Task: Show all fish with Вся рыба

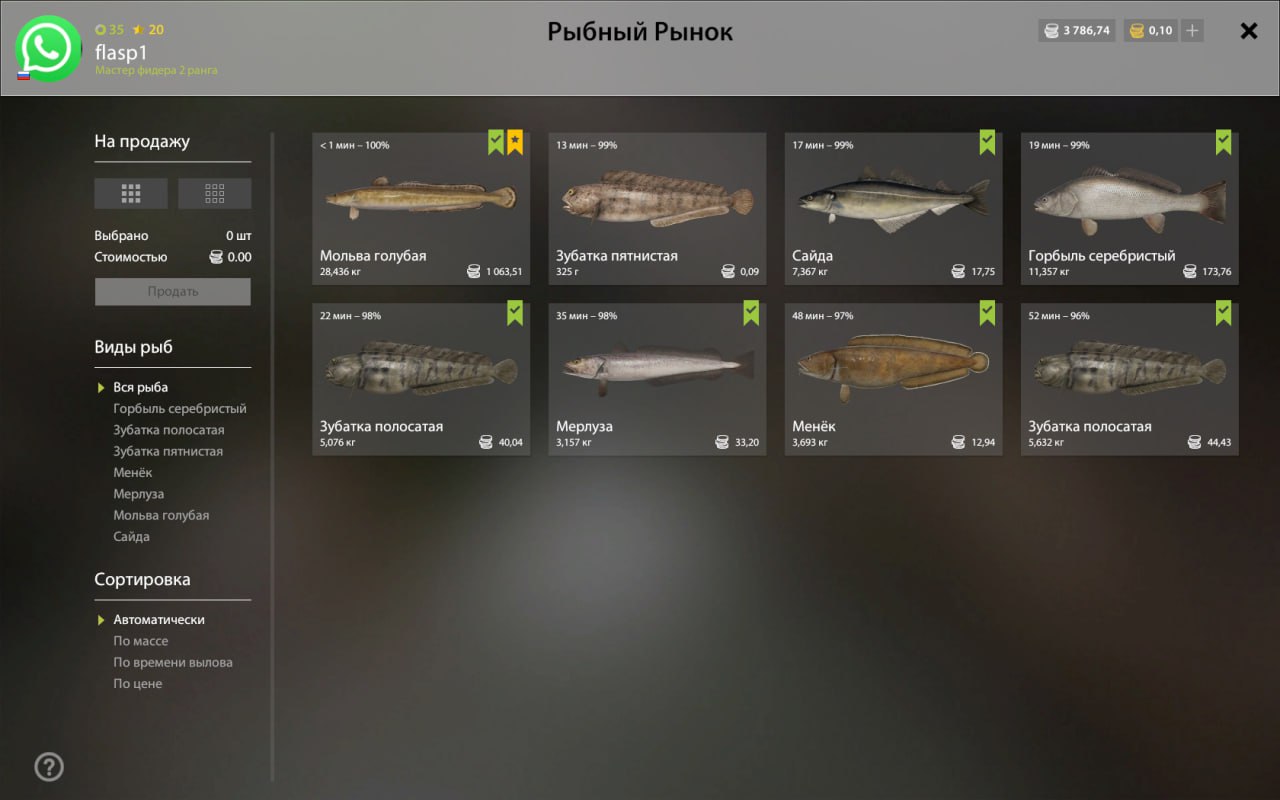Action: 140,388
